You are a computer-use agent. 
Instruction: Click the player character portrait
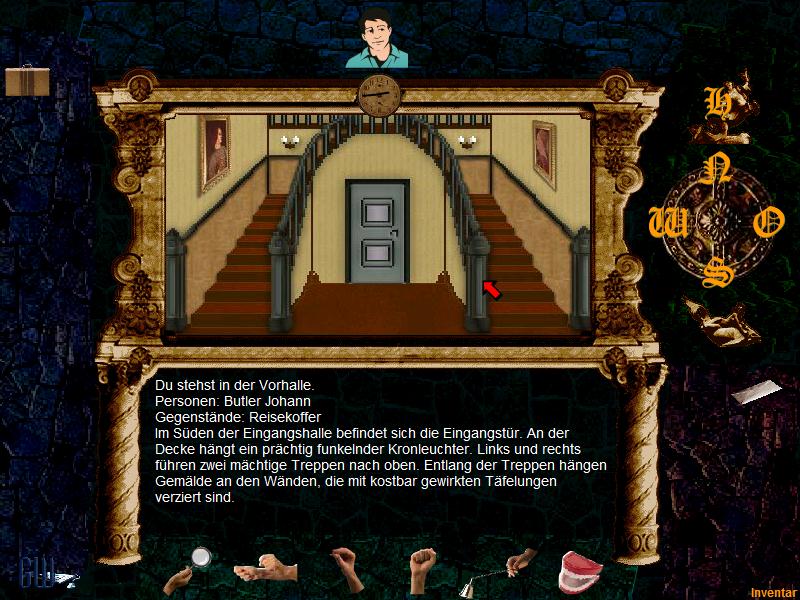click(x=378, y=39)
